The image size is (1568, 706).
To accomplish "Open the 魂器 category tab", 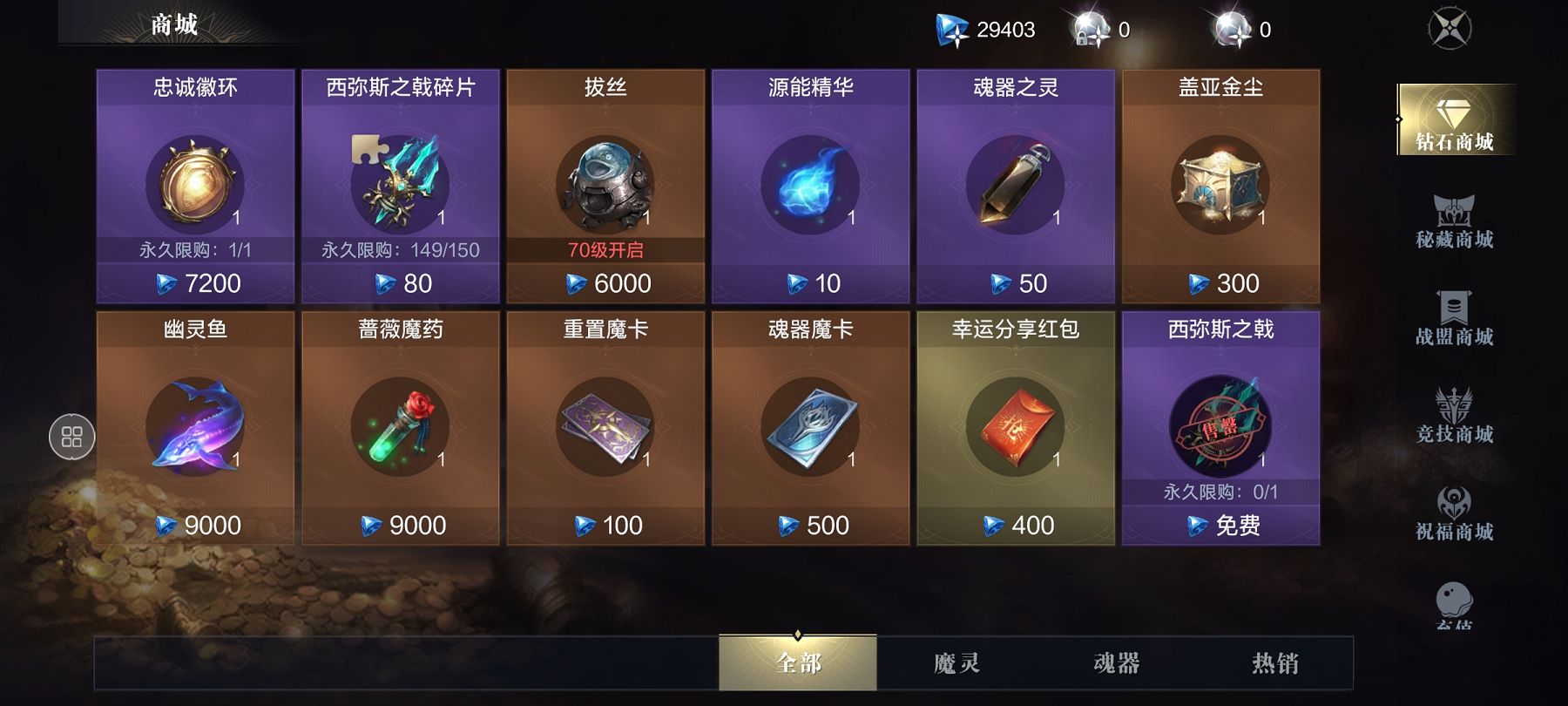I will coord(1116,663).
